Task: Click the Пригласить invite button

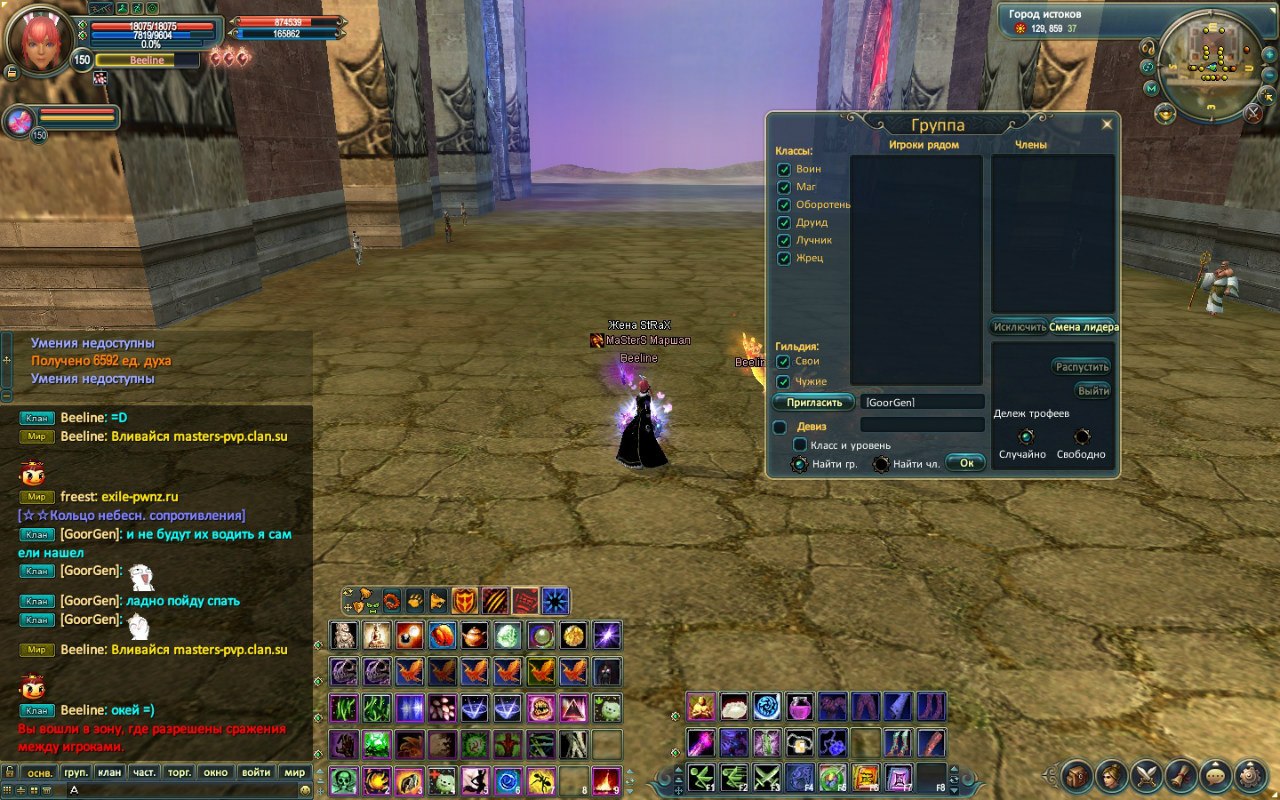Action: pyautogui.click(x=813, y=402)
